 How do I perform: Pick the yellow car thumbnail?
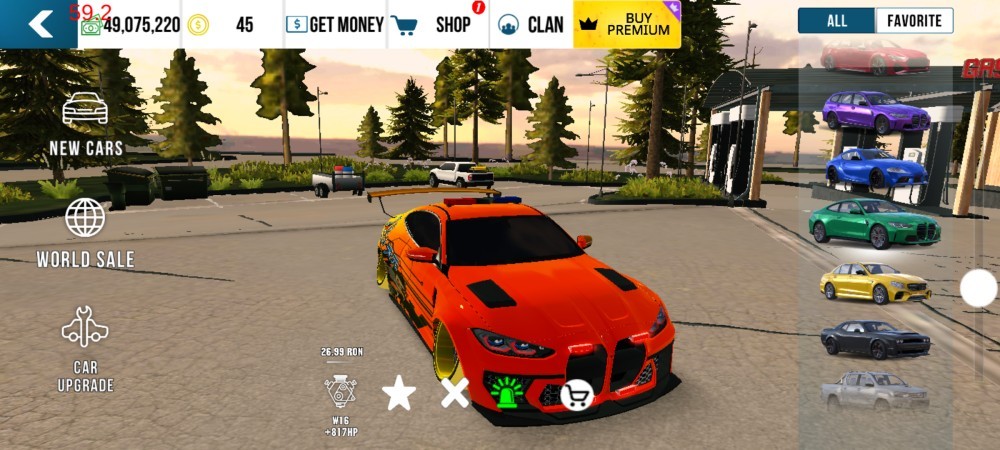coord(875,283)
